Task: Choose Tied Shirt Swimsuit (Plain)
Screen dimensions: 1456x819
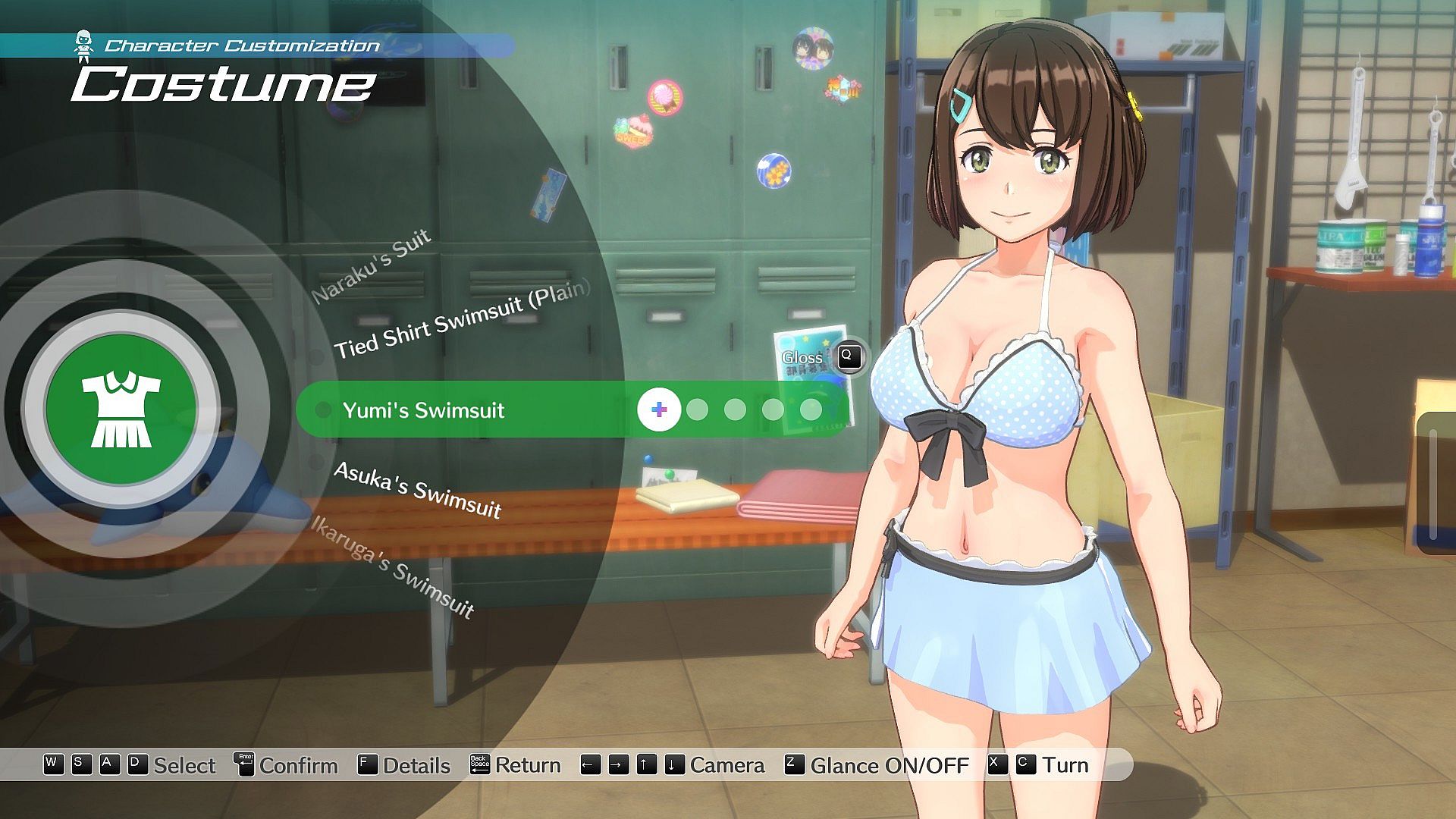Action: [462, 319]
